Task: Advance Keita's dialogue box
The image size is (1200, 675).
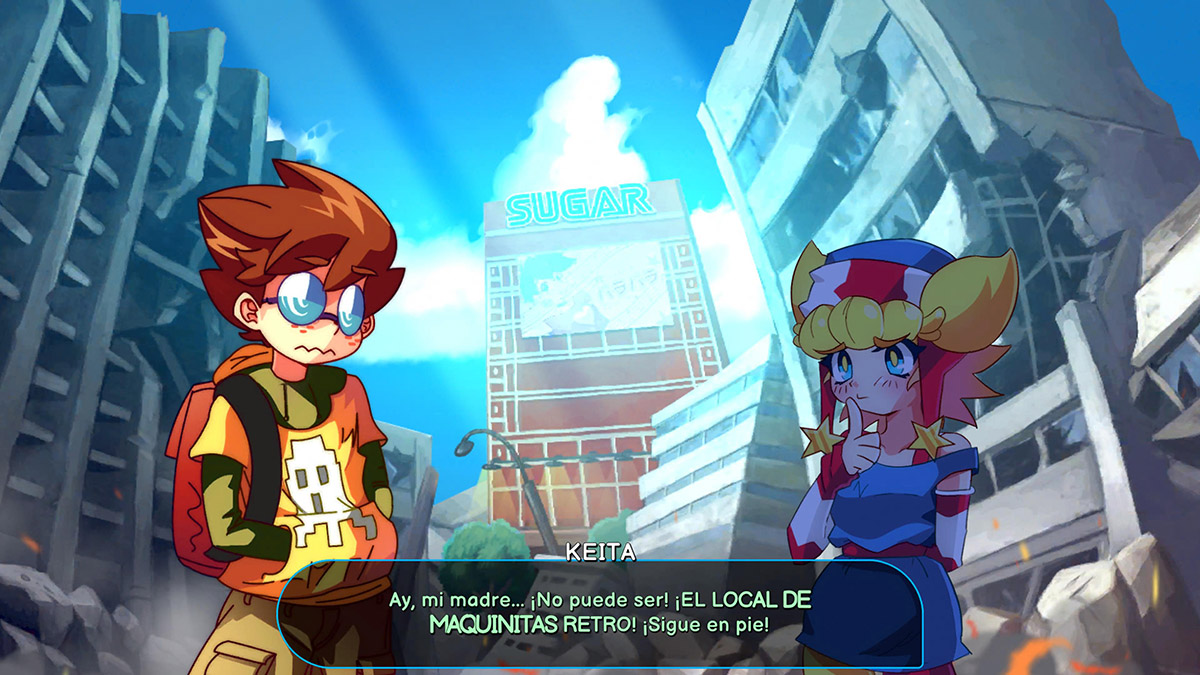Action: [600, 613]
